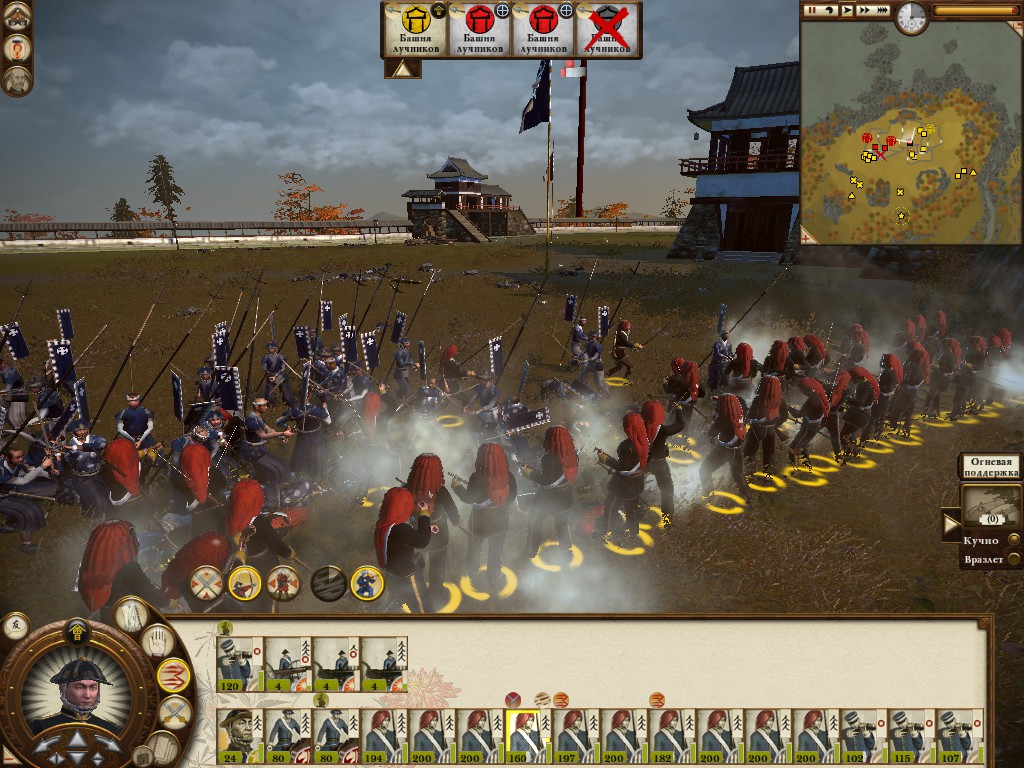The image size is (1024, 768).
Task: Pause the battle
Action: [812, 9]
